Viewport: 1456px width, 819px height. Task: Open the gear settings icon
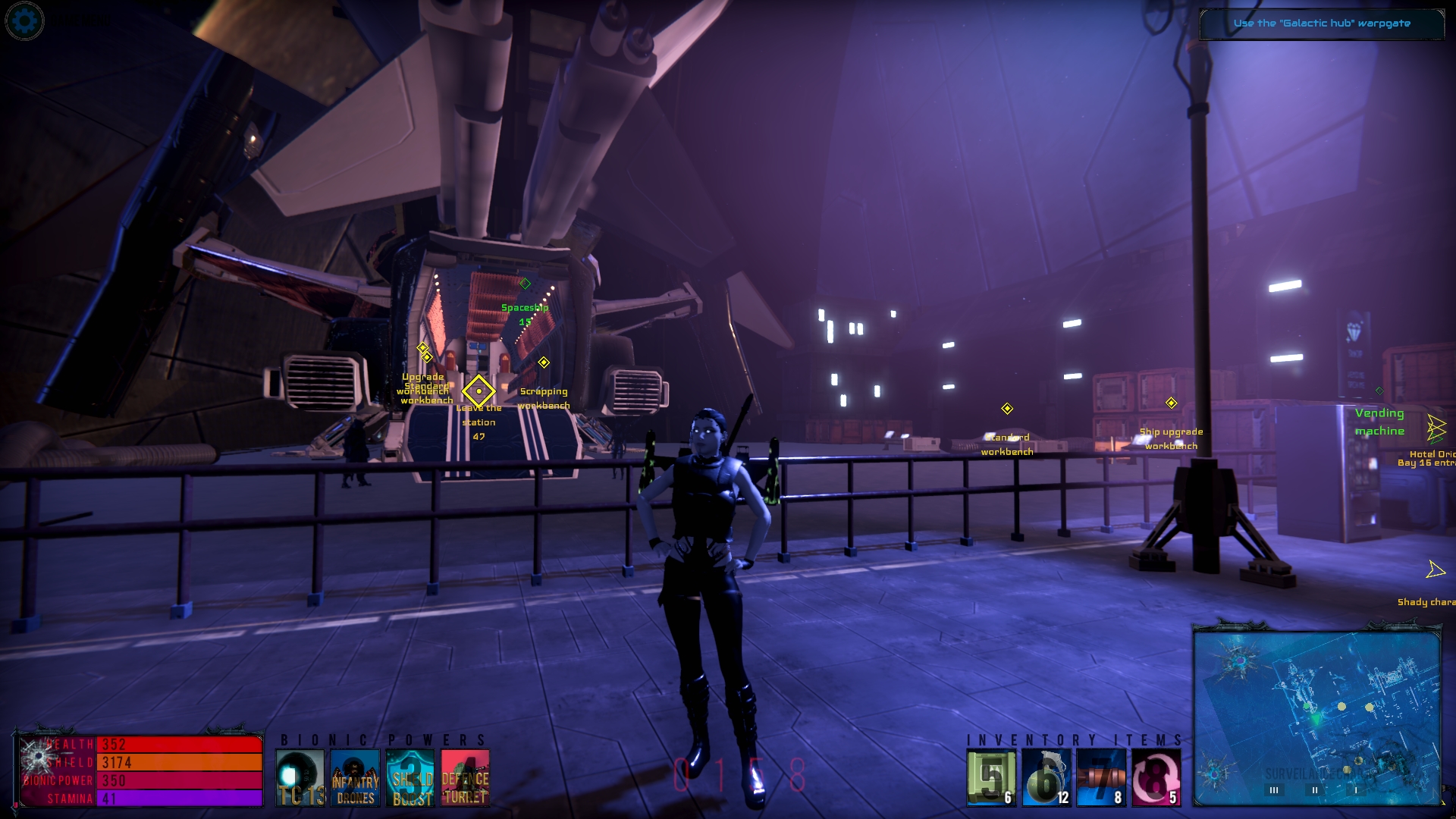24,20
